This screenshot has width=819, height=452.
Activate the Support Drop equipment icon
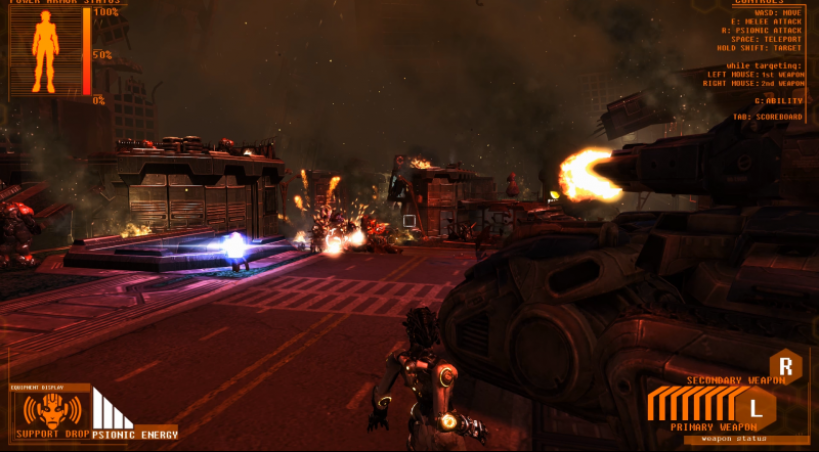tap(50, 410)
